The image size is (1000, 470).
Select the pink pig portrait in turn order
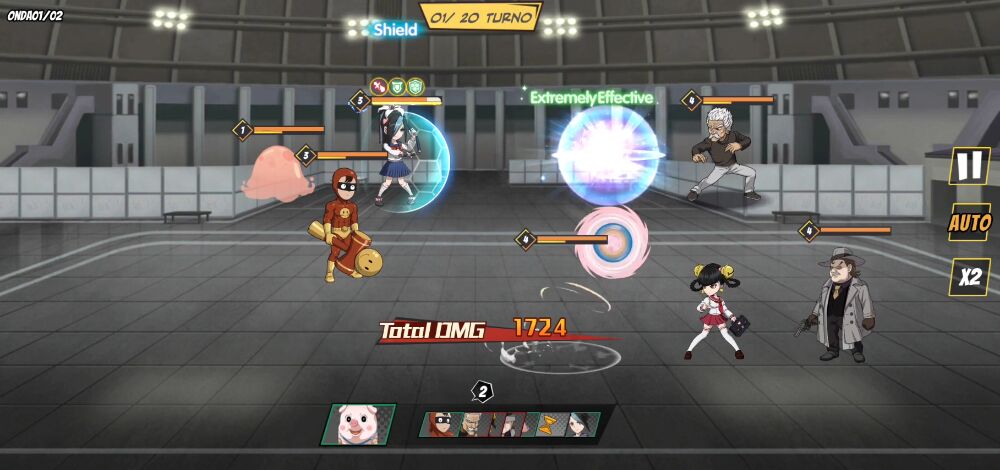[358, 425]
